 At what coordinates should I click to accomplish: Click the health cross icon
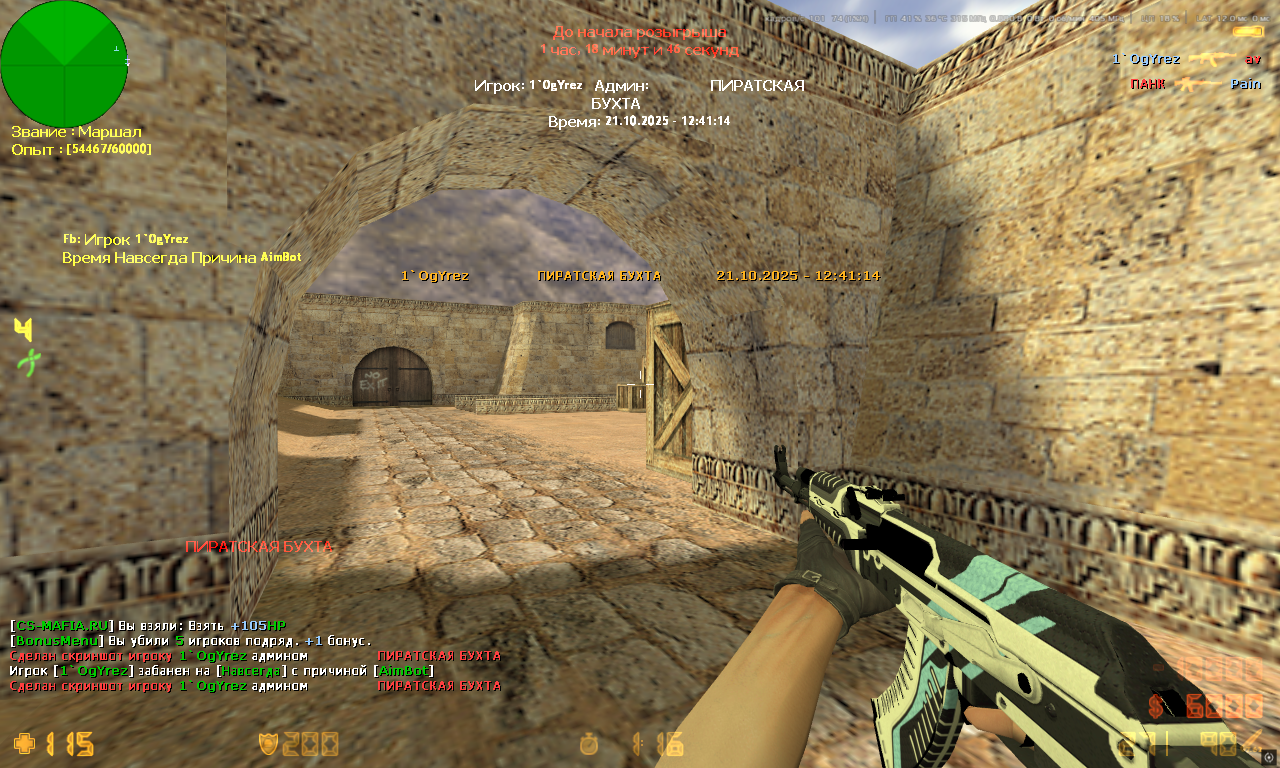click(x=24, y=744)
